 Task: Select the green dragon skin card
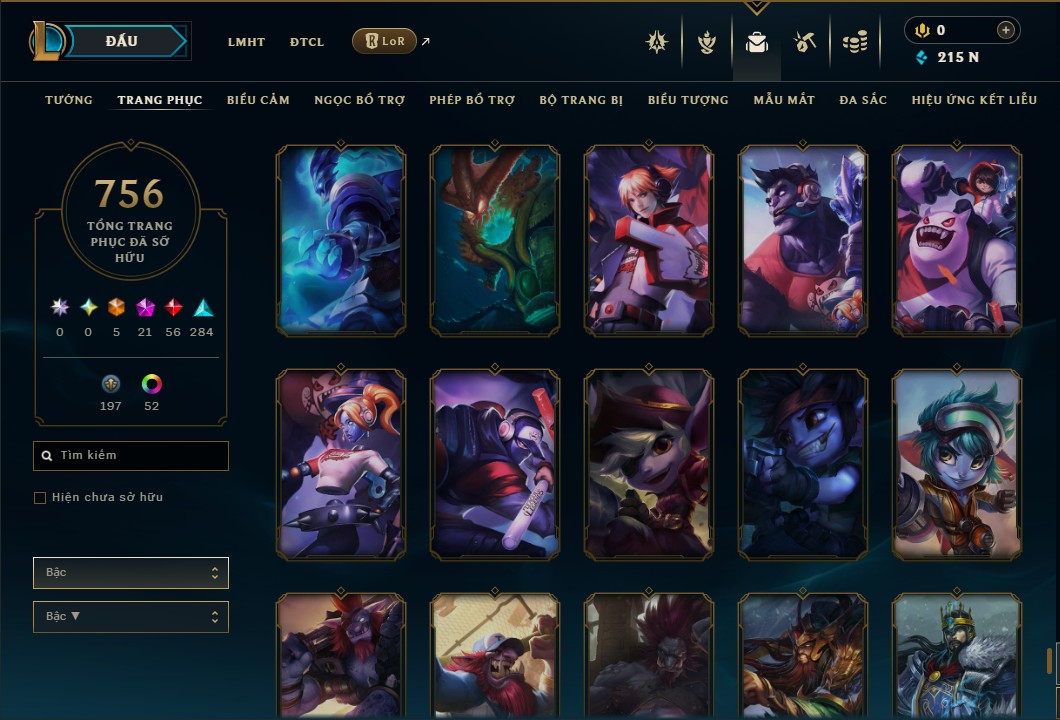495,239
